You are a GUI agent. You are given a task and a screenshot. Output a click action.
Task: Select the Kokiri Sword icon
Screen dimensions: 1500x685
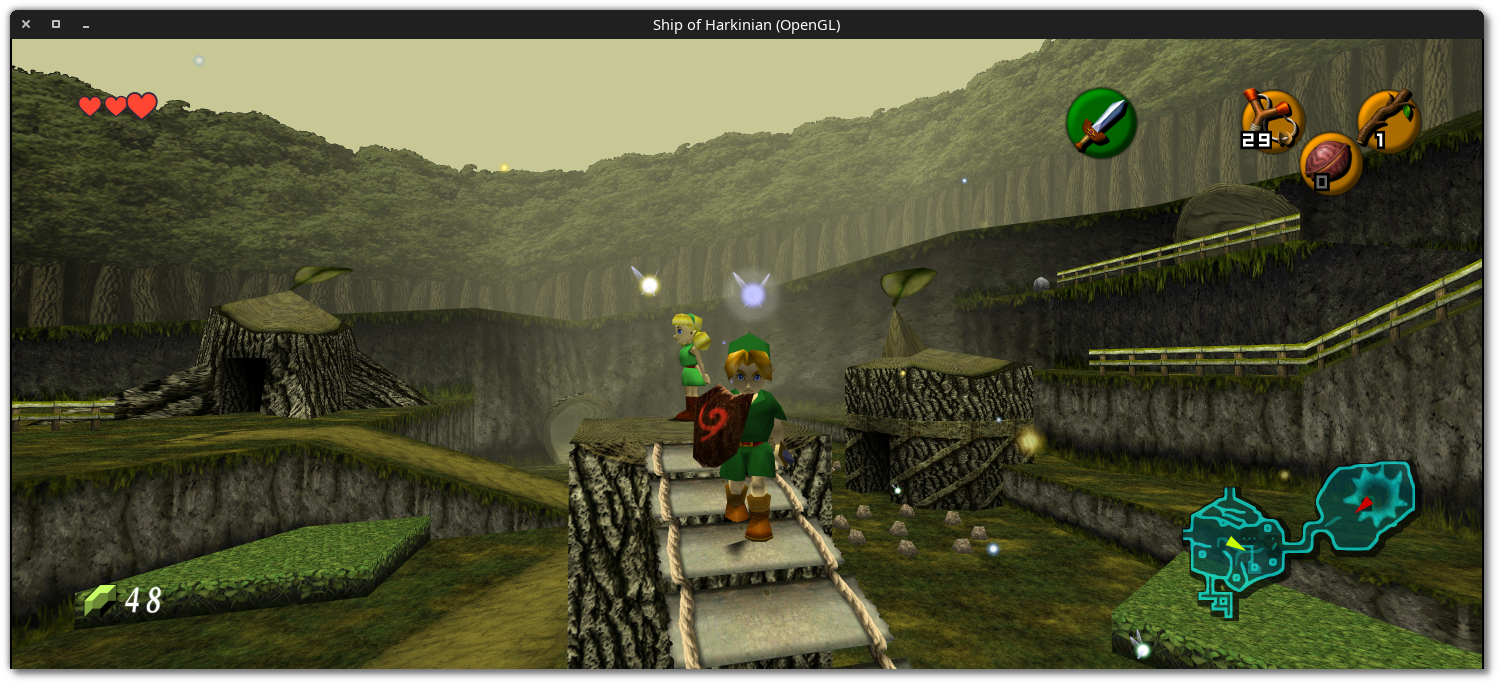[1101, 123]
